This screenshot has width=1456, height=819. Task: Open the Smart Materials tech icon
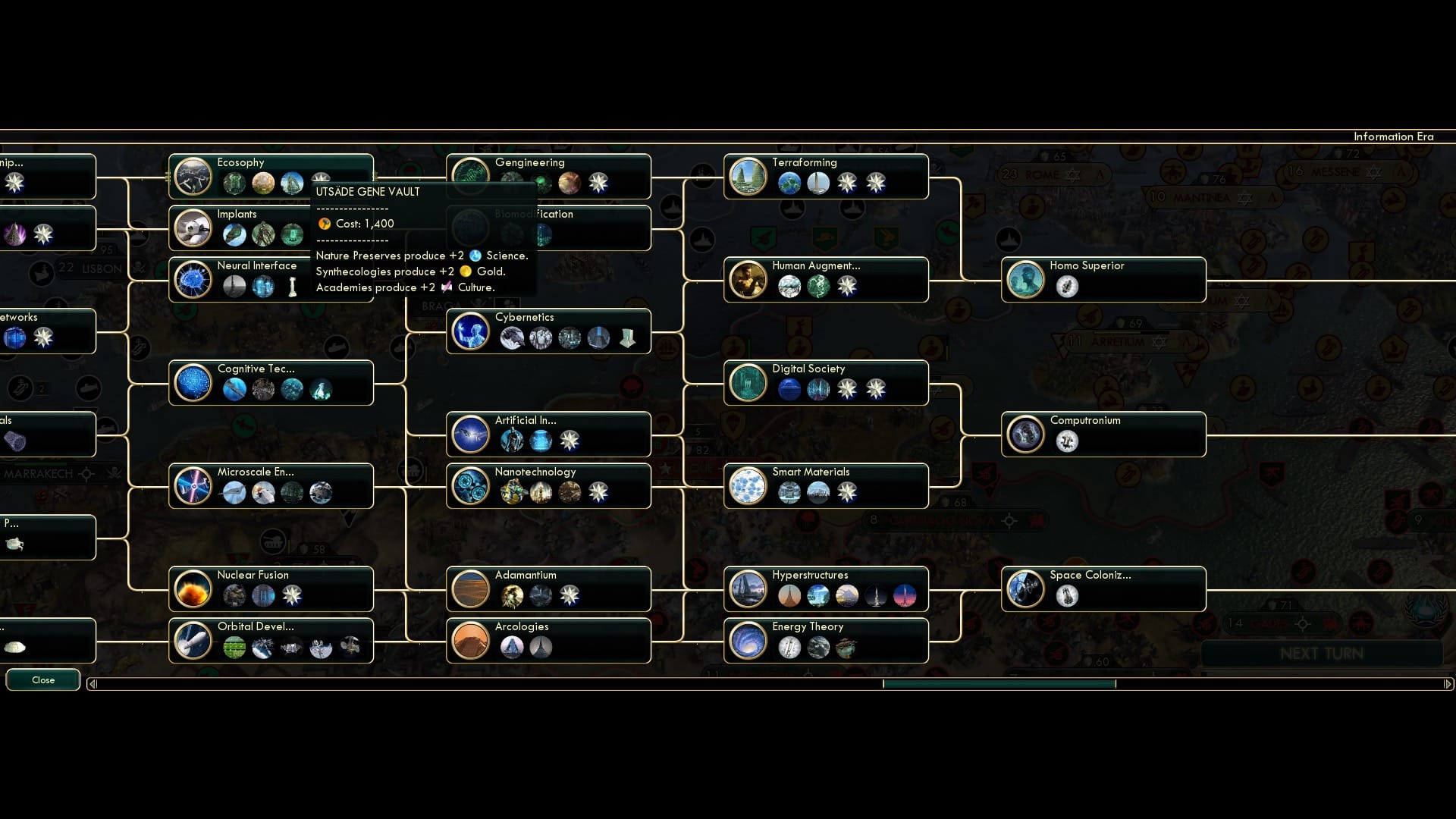tap(748, 485)
